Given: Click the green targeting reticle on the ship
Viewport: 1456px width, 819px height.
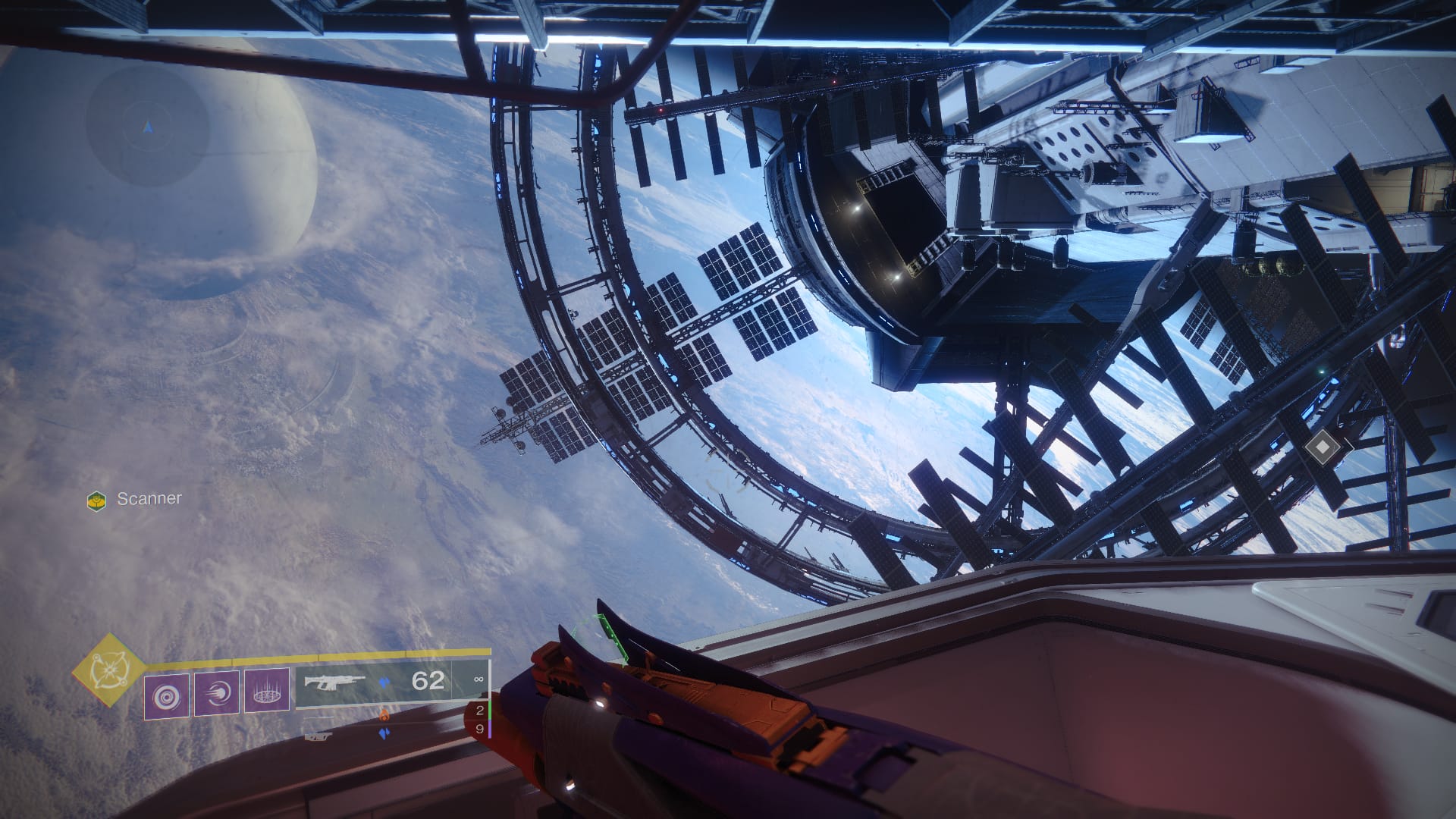Looking at the screenshot, I should (x=610, y=638).
